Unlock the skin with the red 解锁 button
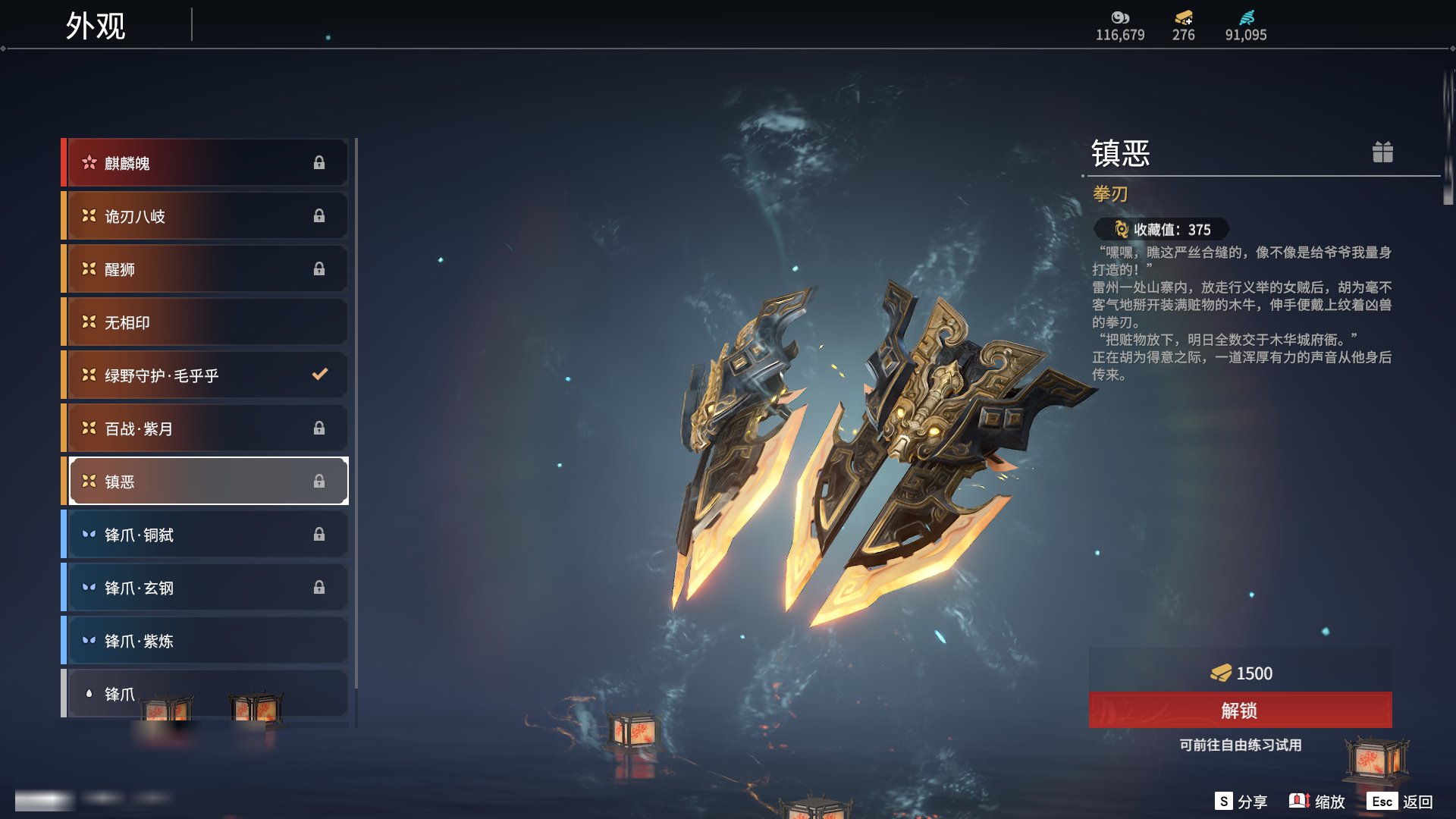1456x819 pixels. [1240, 711]
